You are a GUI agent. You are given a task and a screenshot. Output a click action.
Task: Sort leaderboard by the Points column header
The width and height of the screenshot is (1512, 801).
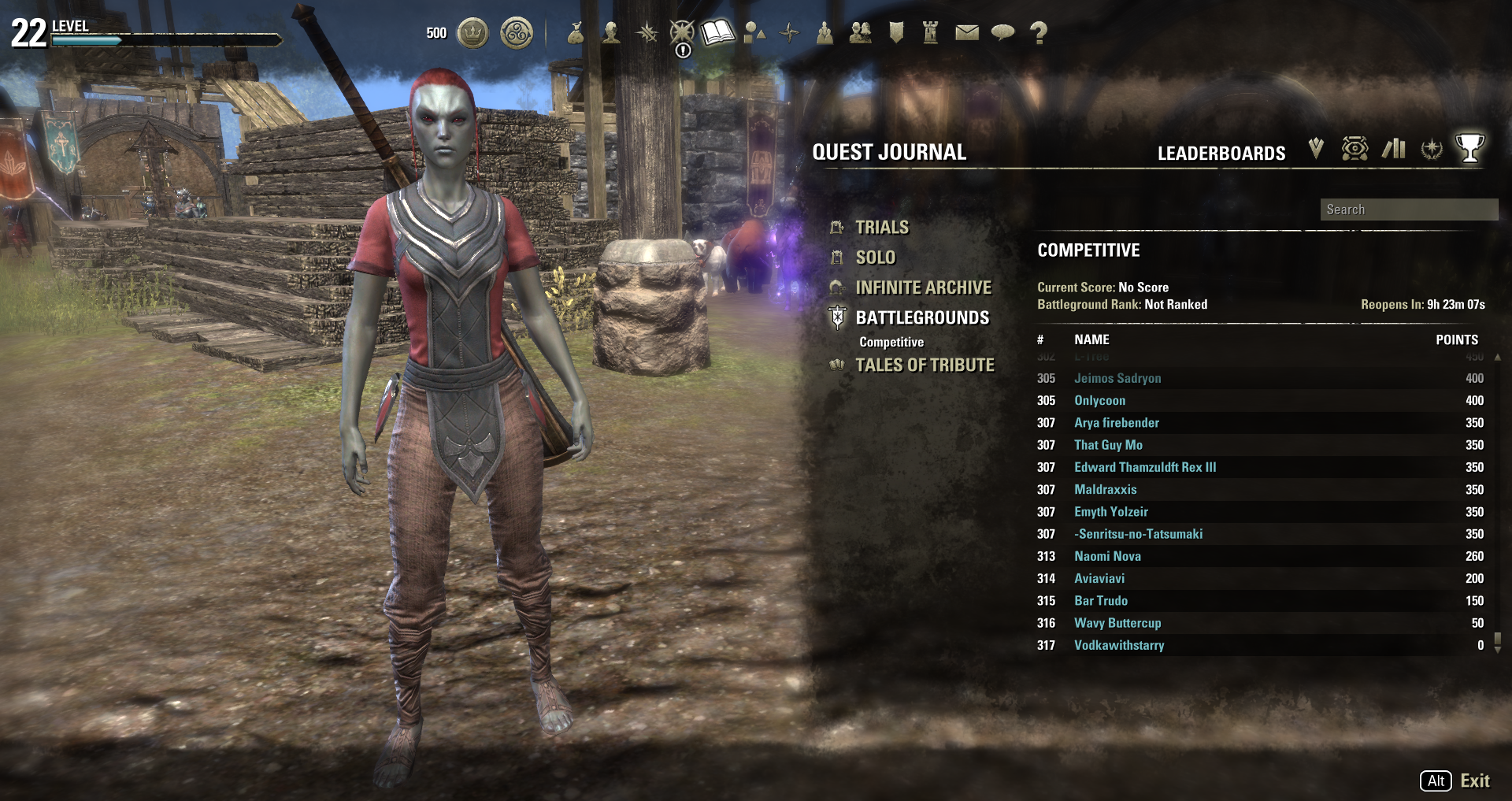(x=1456, y=339)
